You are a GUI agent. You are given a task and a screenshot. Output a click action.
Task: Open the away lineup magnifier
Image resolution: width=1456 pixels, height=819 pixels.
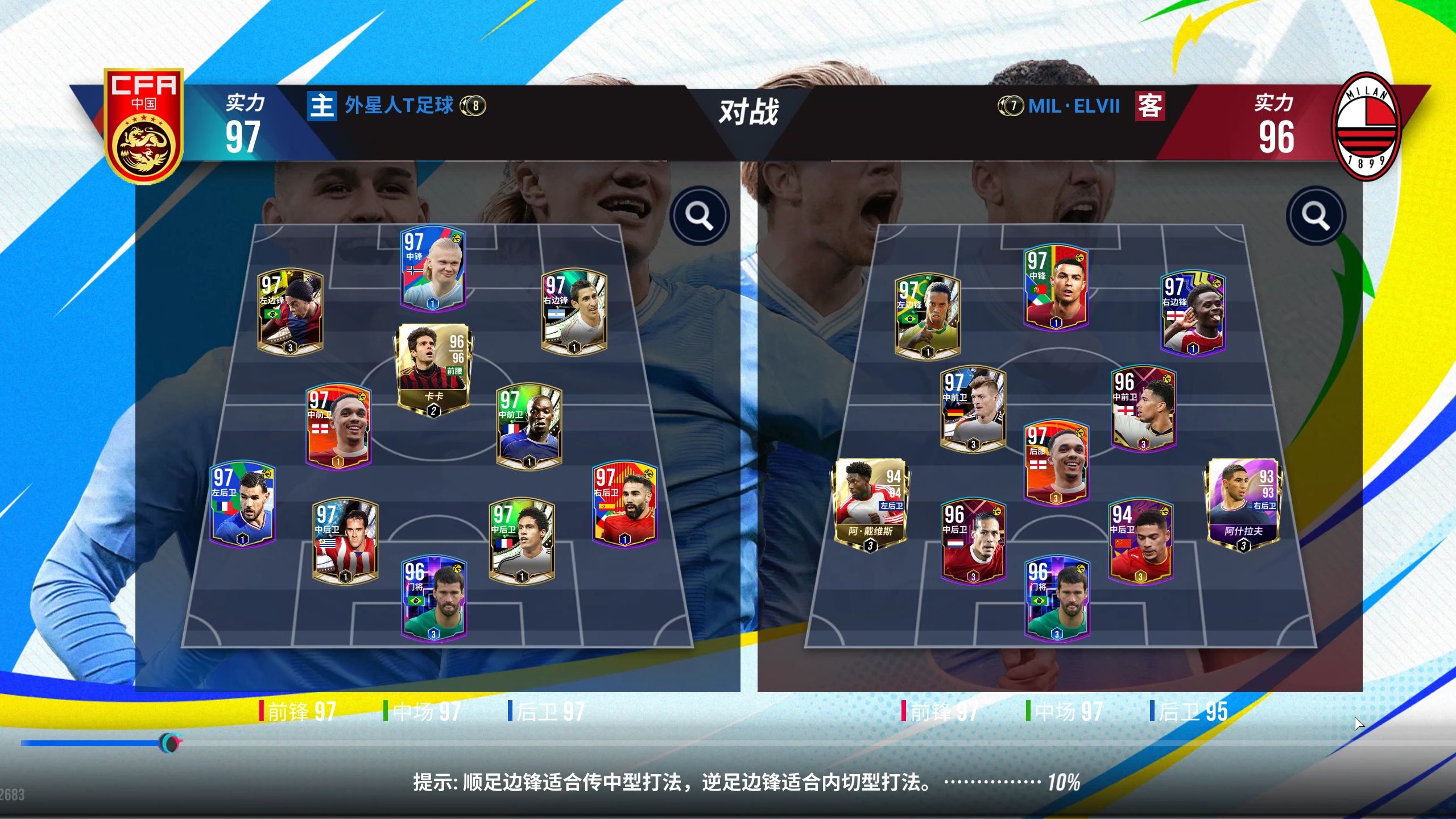click(x=1316, y=216)
